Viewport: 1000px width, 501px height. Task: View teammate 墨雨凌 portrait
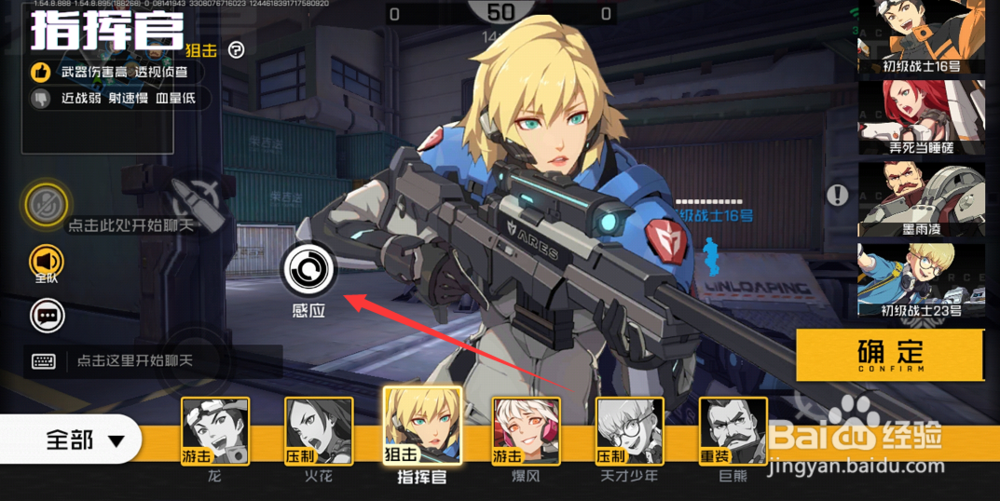click(x=920, y=198)
